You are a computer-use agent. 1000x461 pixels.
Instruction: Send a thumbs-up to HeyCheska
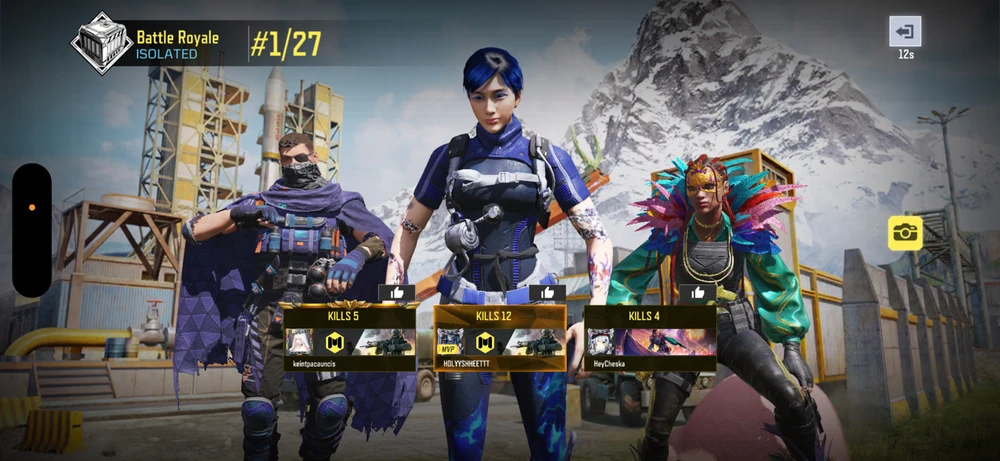697,293
